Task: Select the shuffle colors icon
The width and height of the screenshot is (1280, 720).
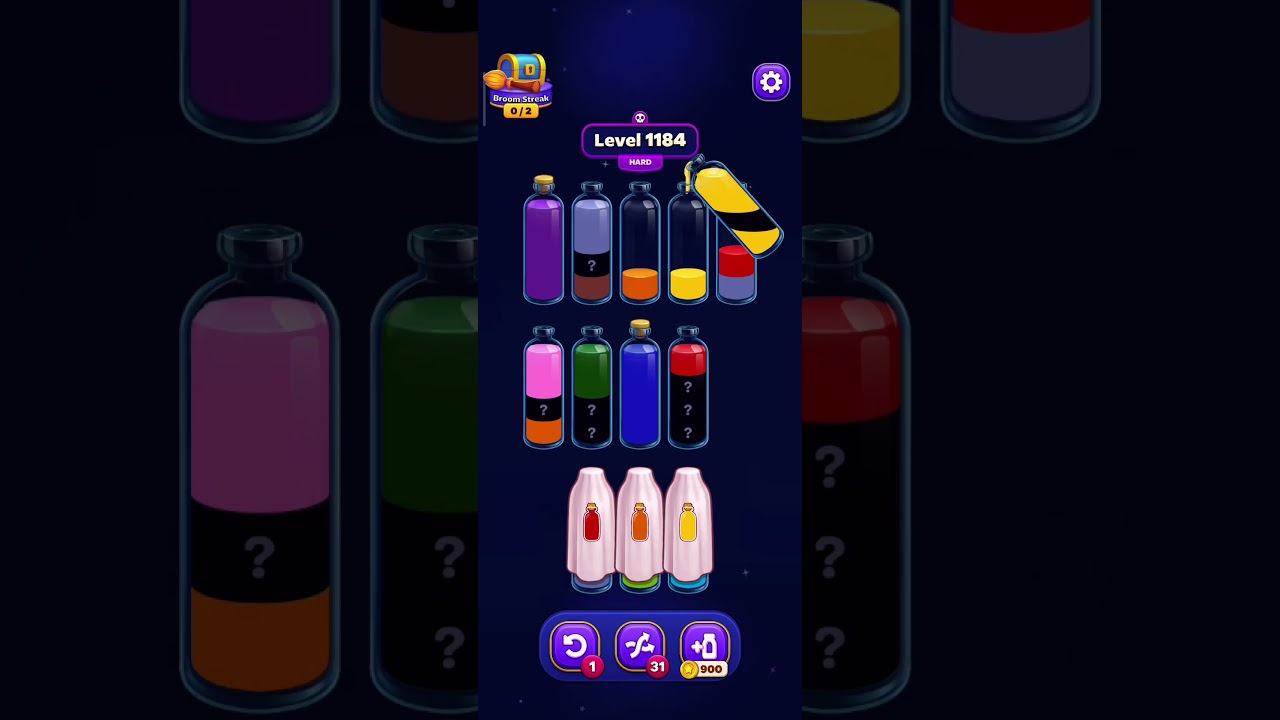Action: pyautogui.click(x=640, y=645)
